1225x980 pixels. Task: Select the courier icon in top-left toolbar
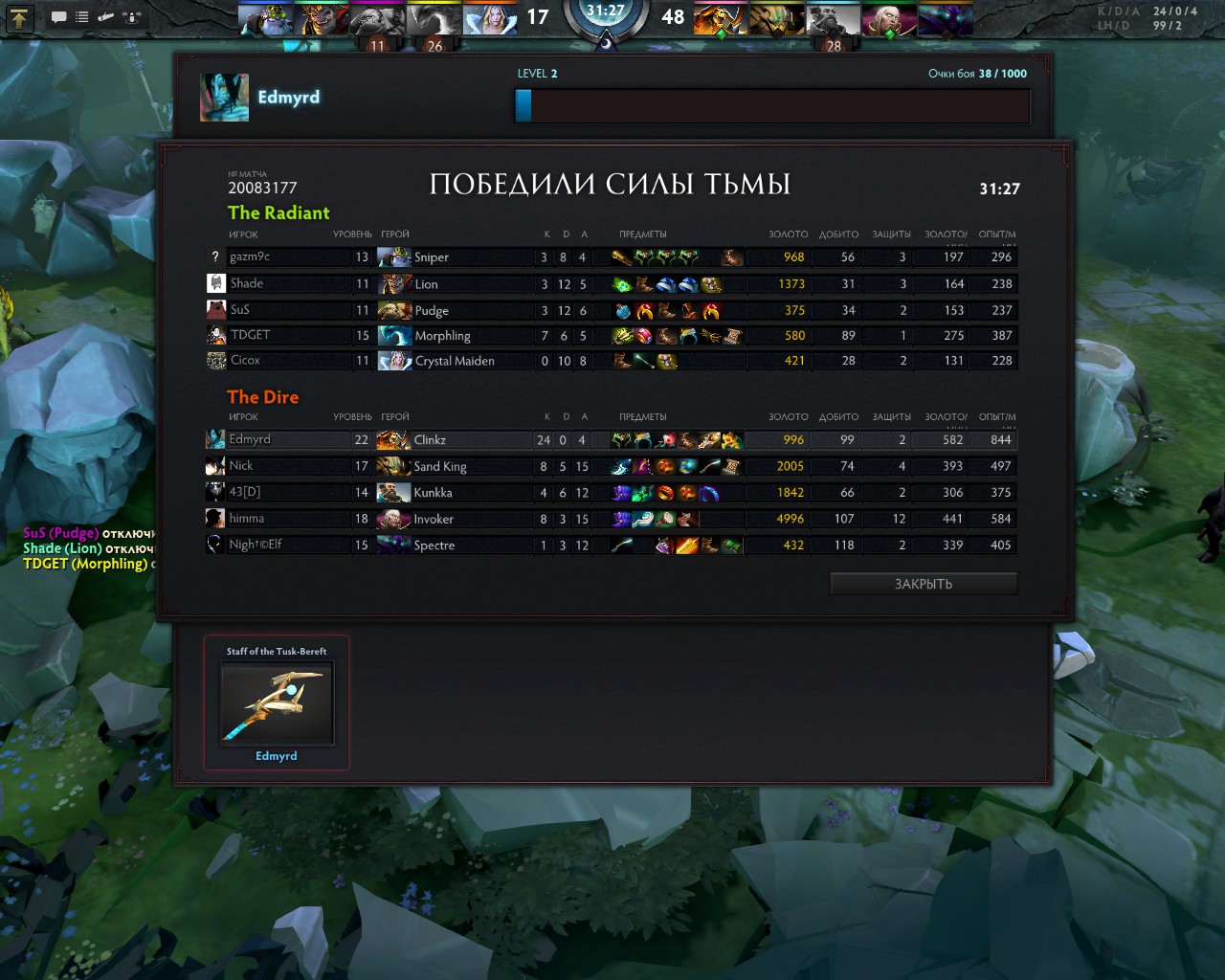point(106,16)
